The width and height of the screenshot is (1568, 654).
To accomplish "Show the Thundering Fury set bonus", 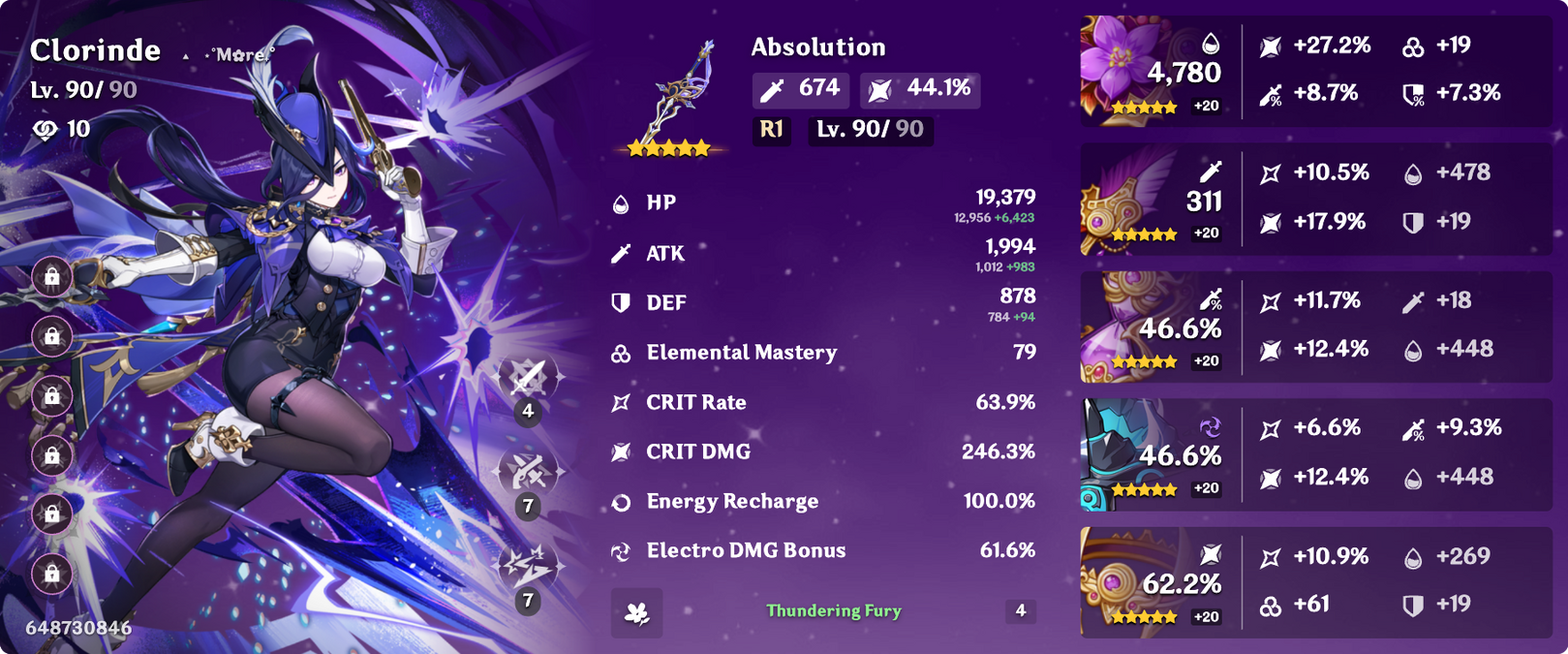I will pos(833,611).
